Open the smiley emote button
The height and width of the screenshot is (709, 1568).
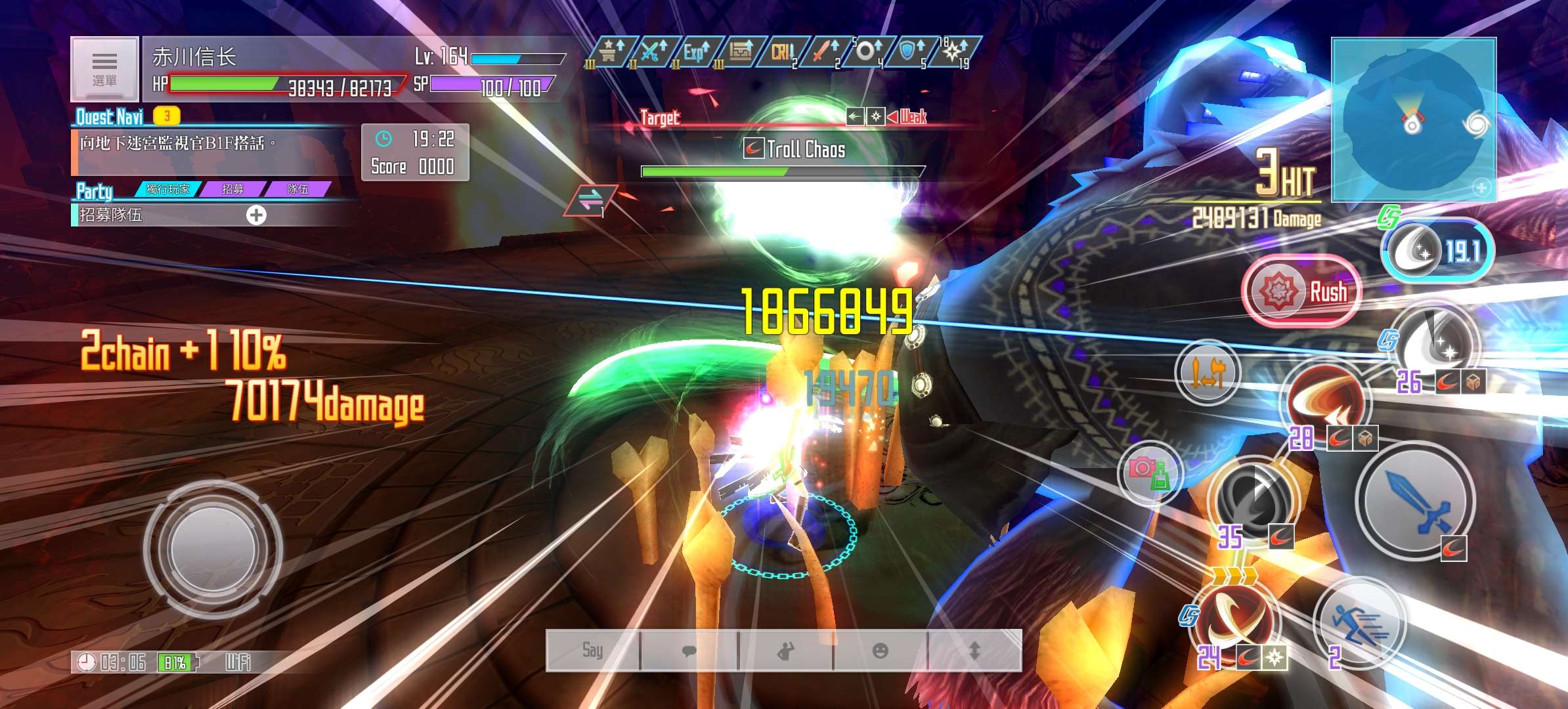[880, 651]
